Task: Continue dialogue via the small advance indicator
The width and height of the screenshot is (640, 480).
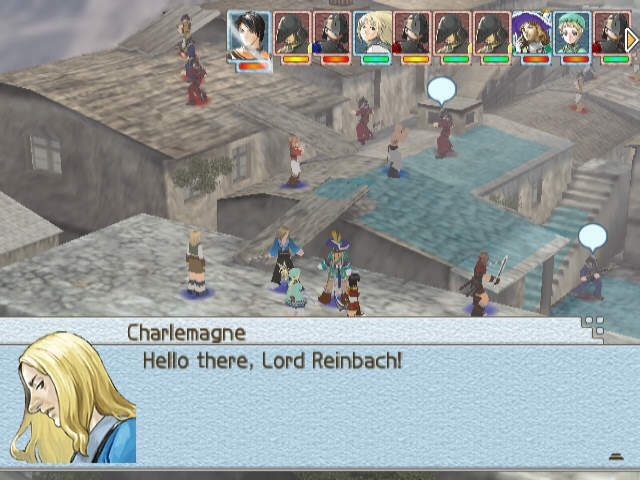Action: tap(616, 456)
